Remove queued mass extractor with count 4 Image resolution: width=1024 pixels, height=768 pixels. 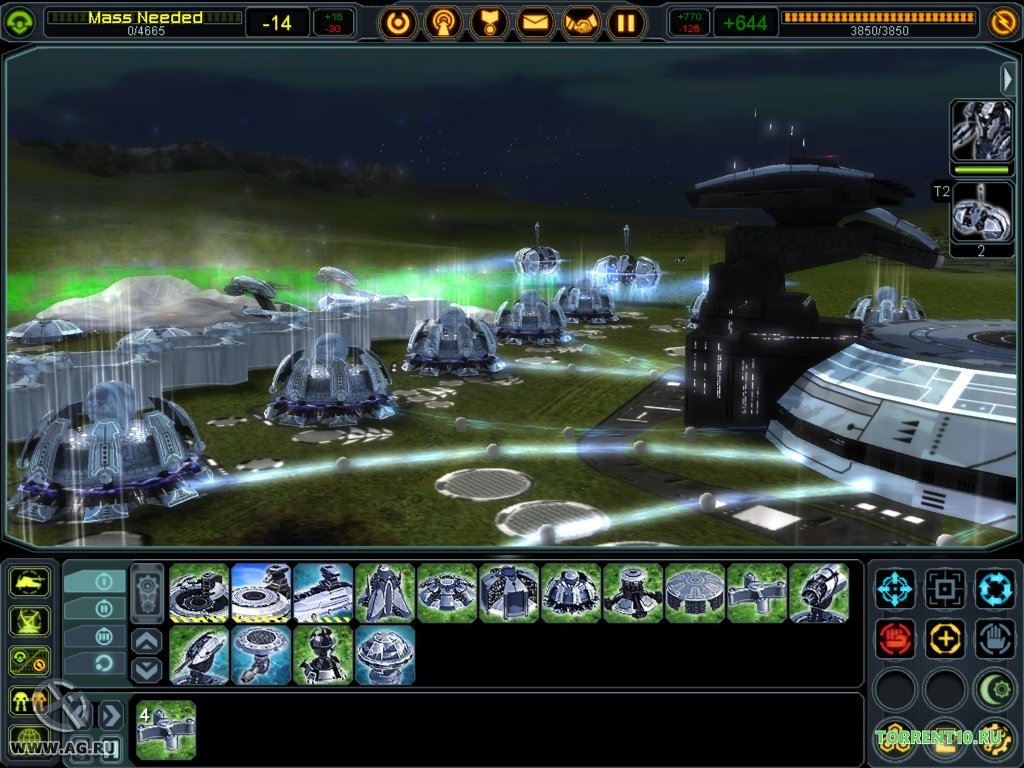coord(166,730)
